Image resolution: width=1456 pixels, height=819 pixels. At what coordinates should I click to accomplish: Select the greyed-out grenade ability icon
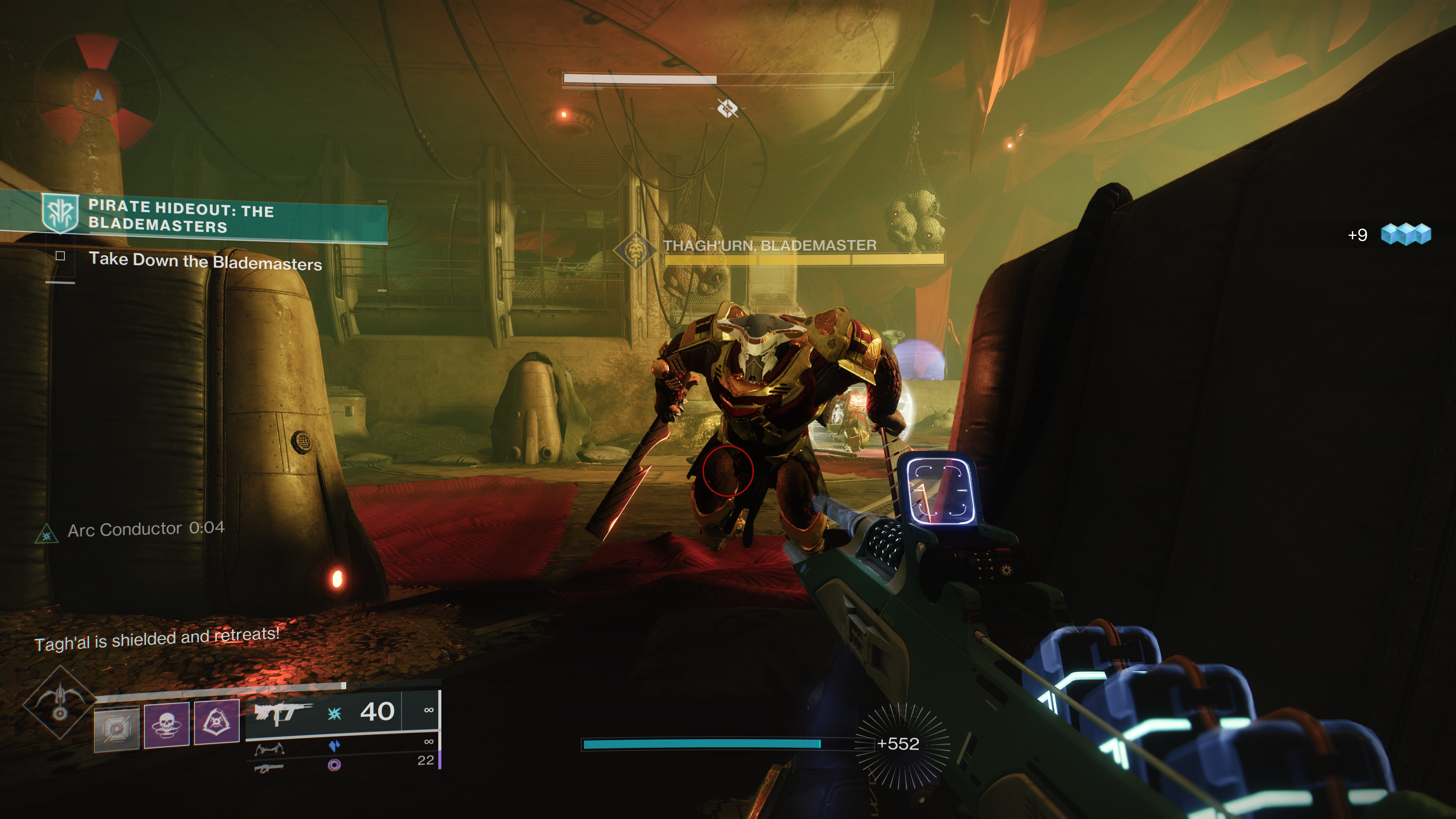coord(116,728)
